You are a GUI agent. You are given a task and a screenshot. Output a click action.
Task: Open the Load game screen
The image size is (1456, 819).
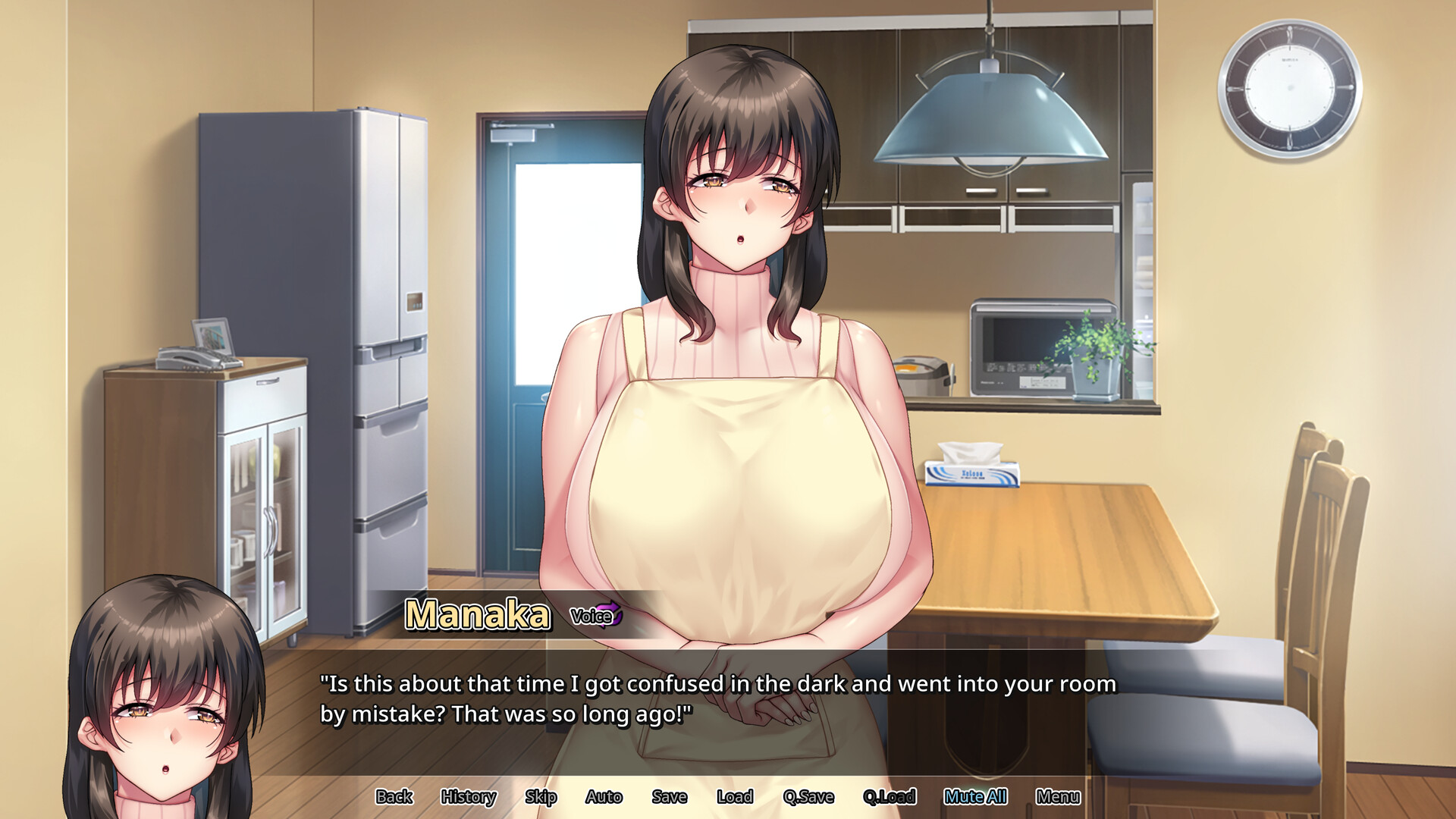(x=735, y=796)
